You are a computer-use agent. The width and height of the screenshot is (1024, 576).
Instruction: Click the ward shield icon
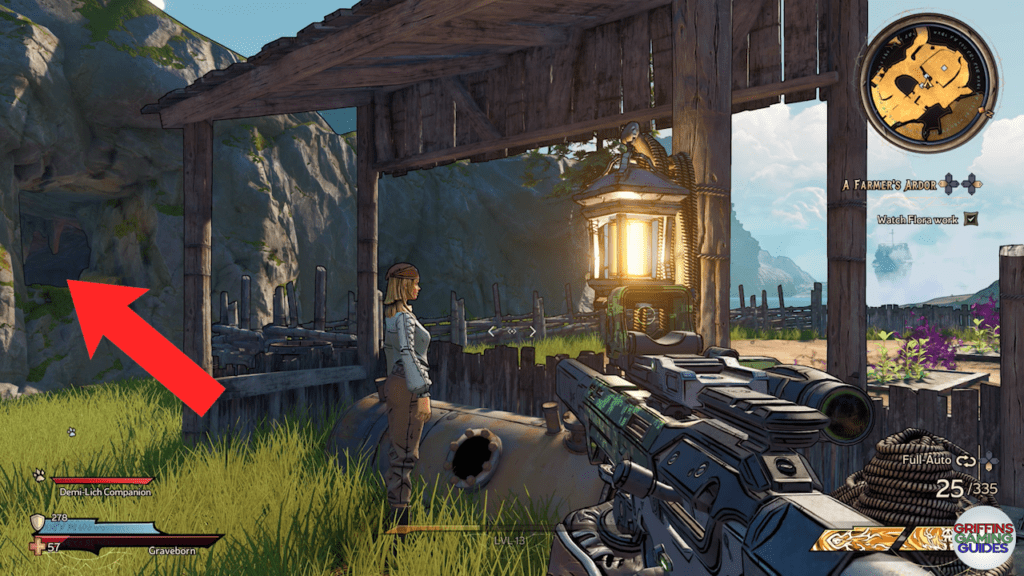tap(39, 522)
